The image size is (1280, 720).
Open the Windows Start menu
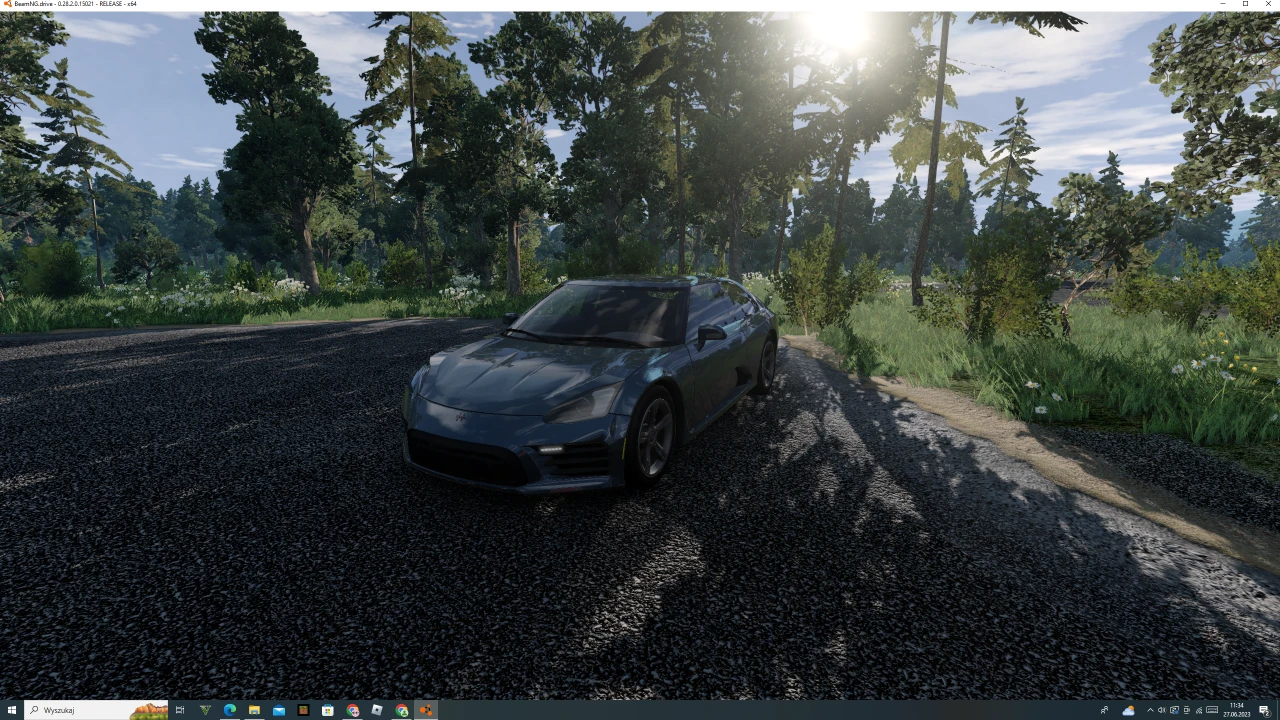10,710
